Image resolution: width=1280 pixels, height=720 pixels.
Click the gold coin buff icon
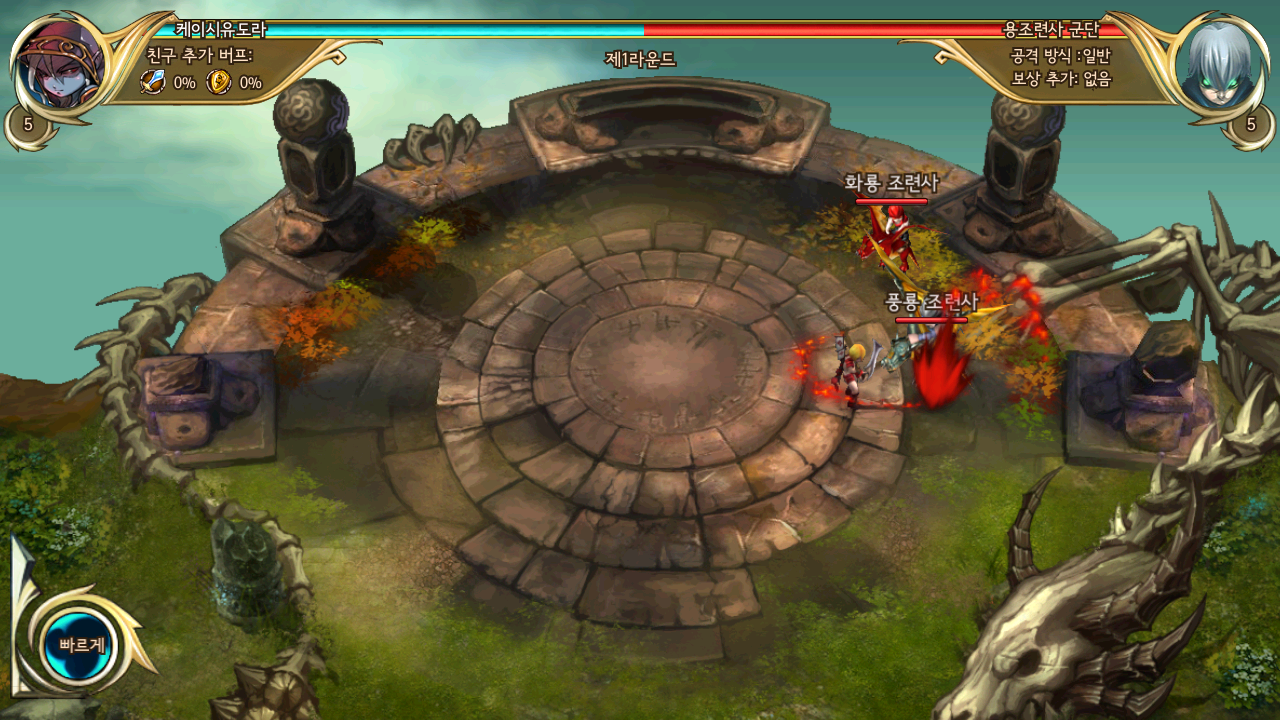[218, 83]
